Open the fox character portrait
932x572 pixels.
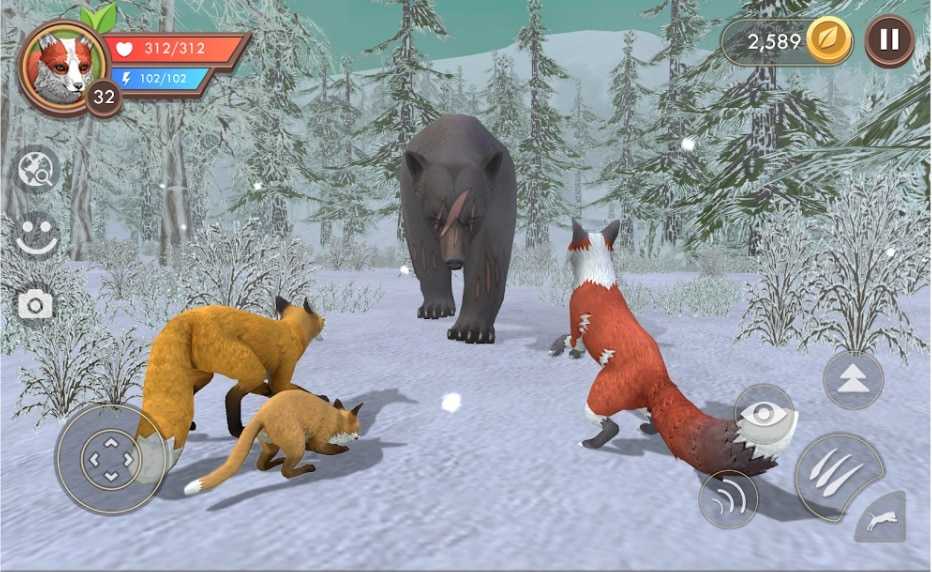pos(62,64)
